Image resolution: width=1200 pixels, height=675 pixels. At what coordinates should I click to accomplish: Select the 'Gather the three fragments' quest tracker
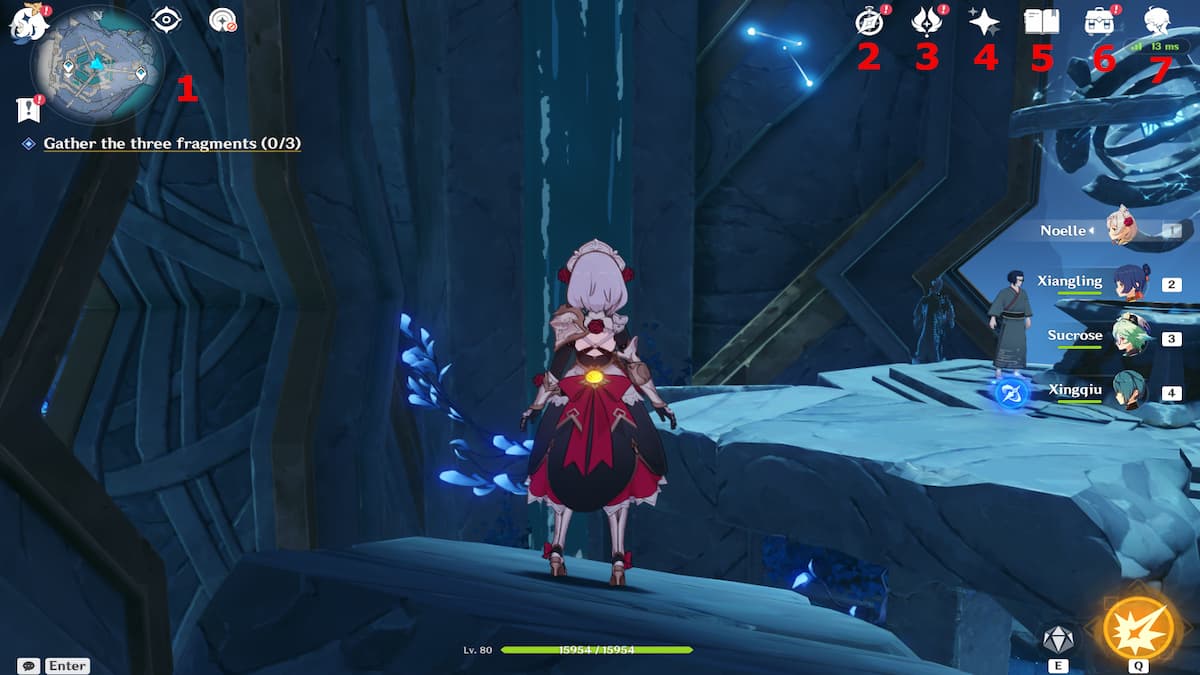[172, 144]
